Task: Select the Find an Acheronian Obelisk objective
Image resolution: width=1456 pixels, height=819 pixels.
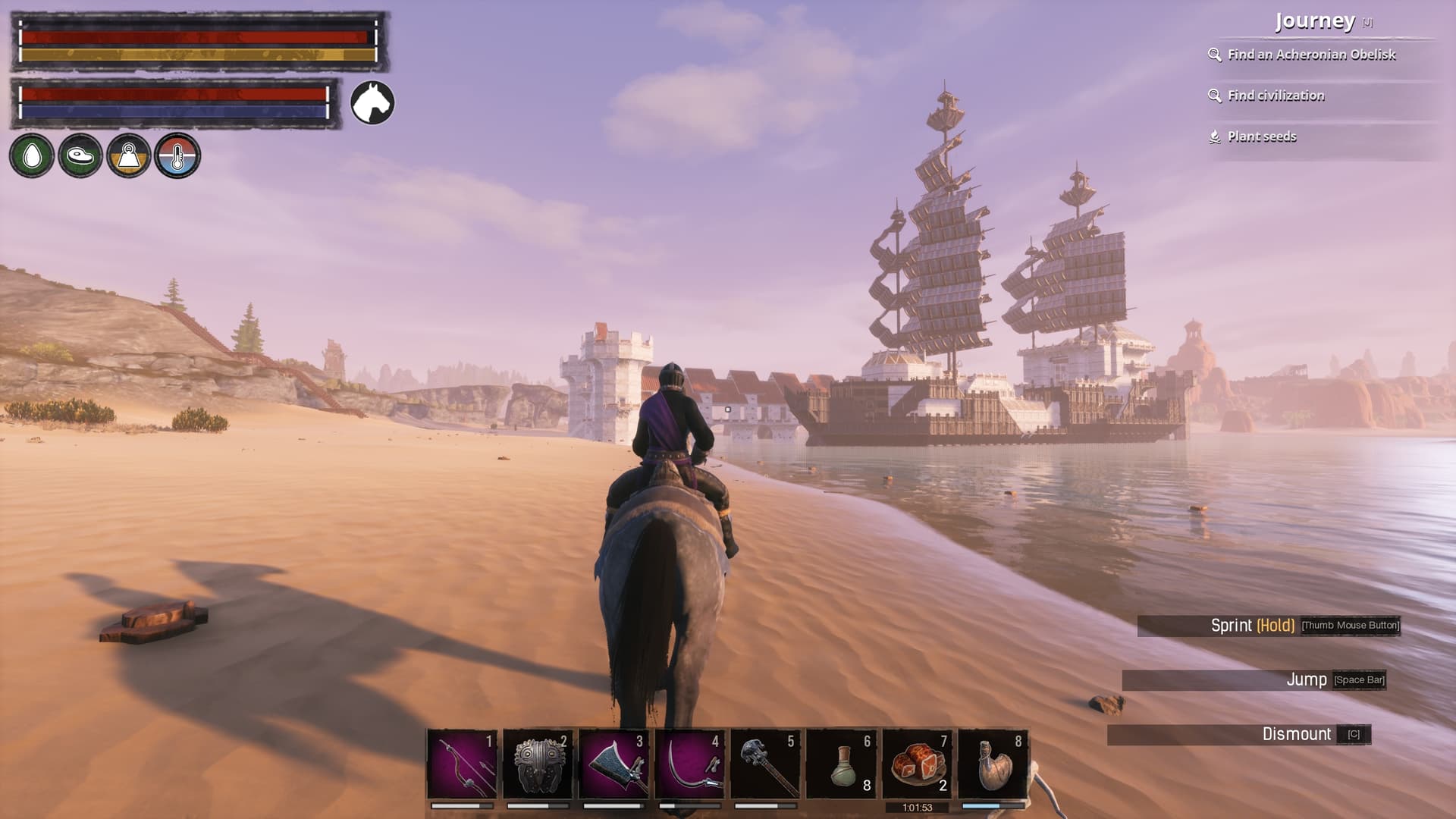Action: click(1311, 55)
